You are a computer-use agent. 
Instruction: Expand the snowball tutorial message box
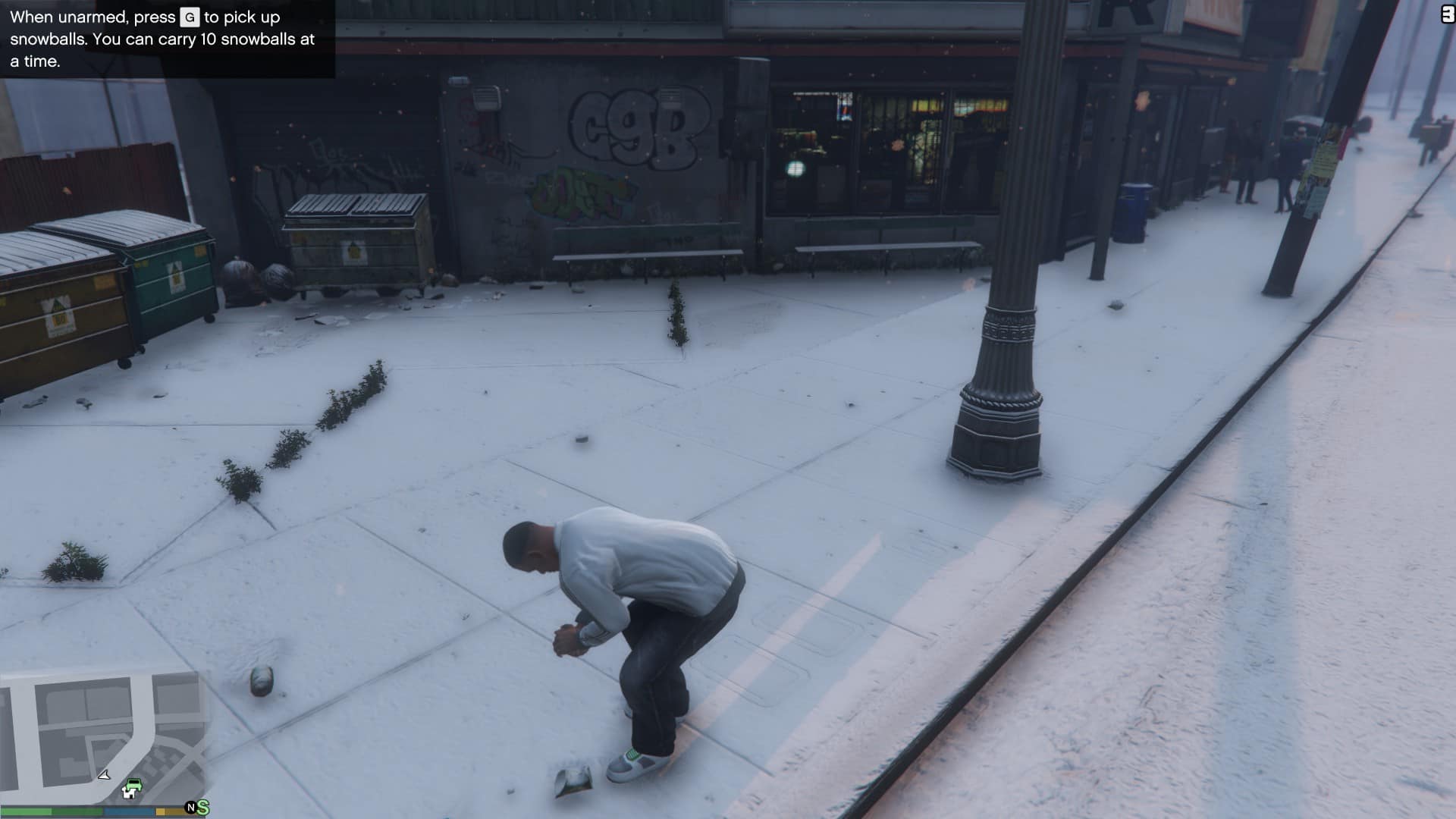[163, 39]
